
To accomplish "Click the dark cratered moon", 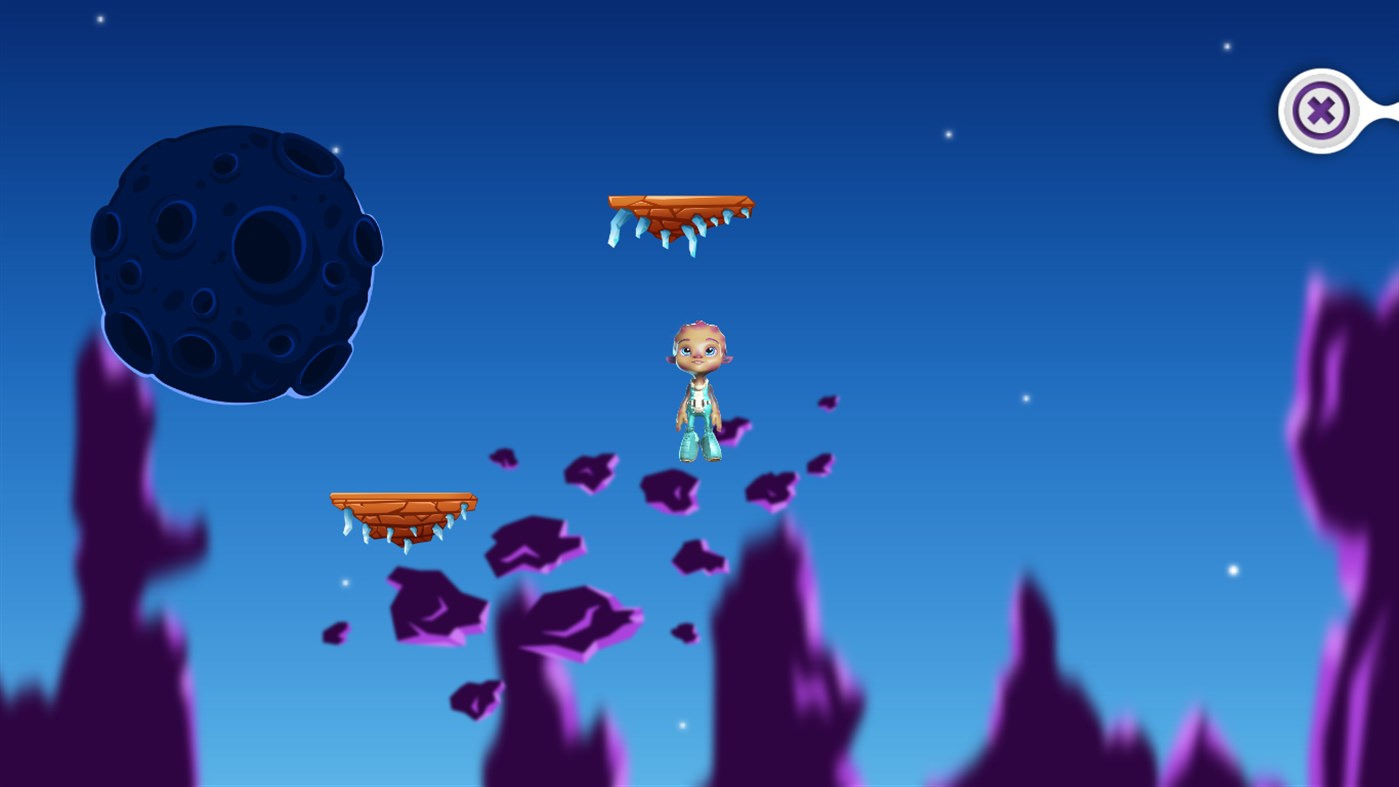I will [x=238, y=268].
